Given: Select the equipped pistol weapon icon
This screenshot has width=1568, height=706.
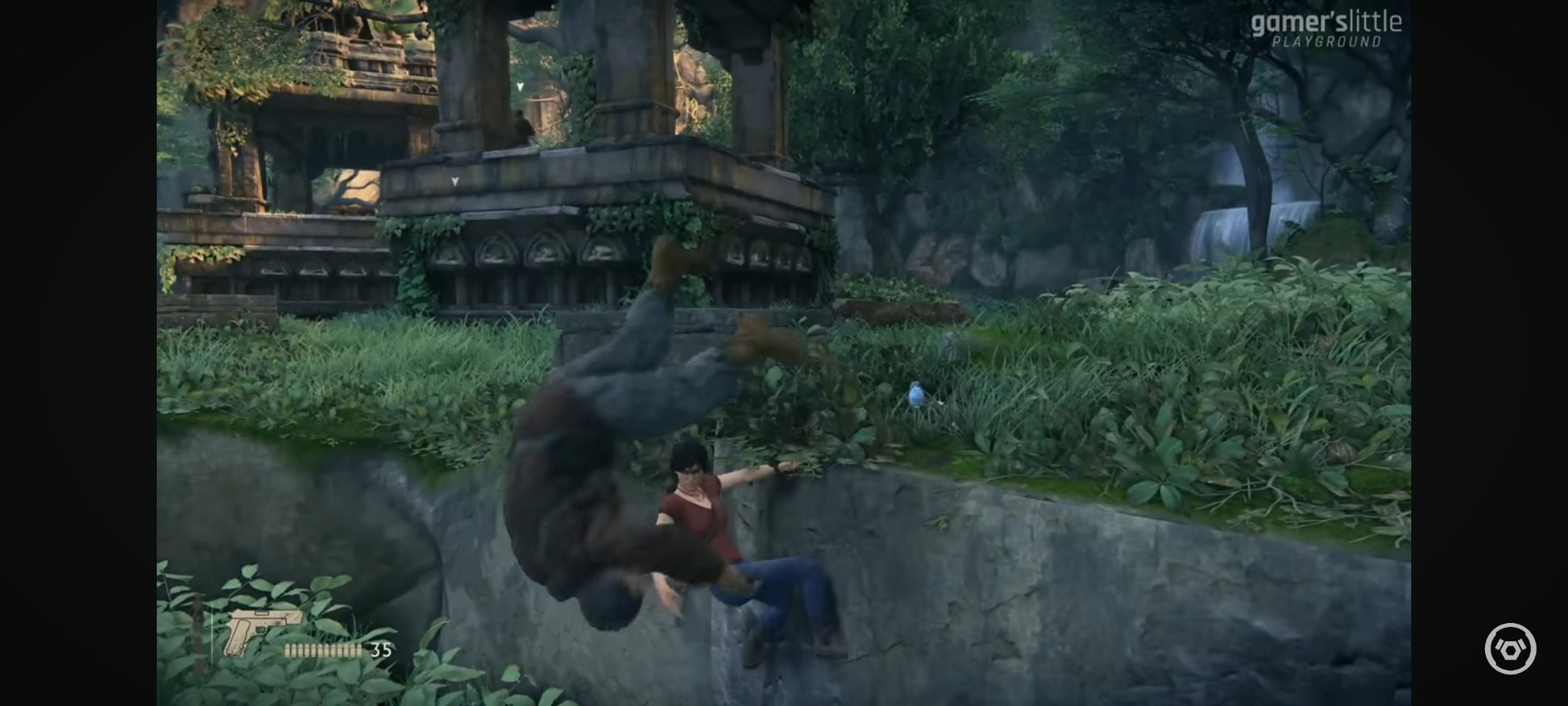Looking at the screenshot, I should pos(261,631).
